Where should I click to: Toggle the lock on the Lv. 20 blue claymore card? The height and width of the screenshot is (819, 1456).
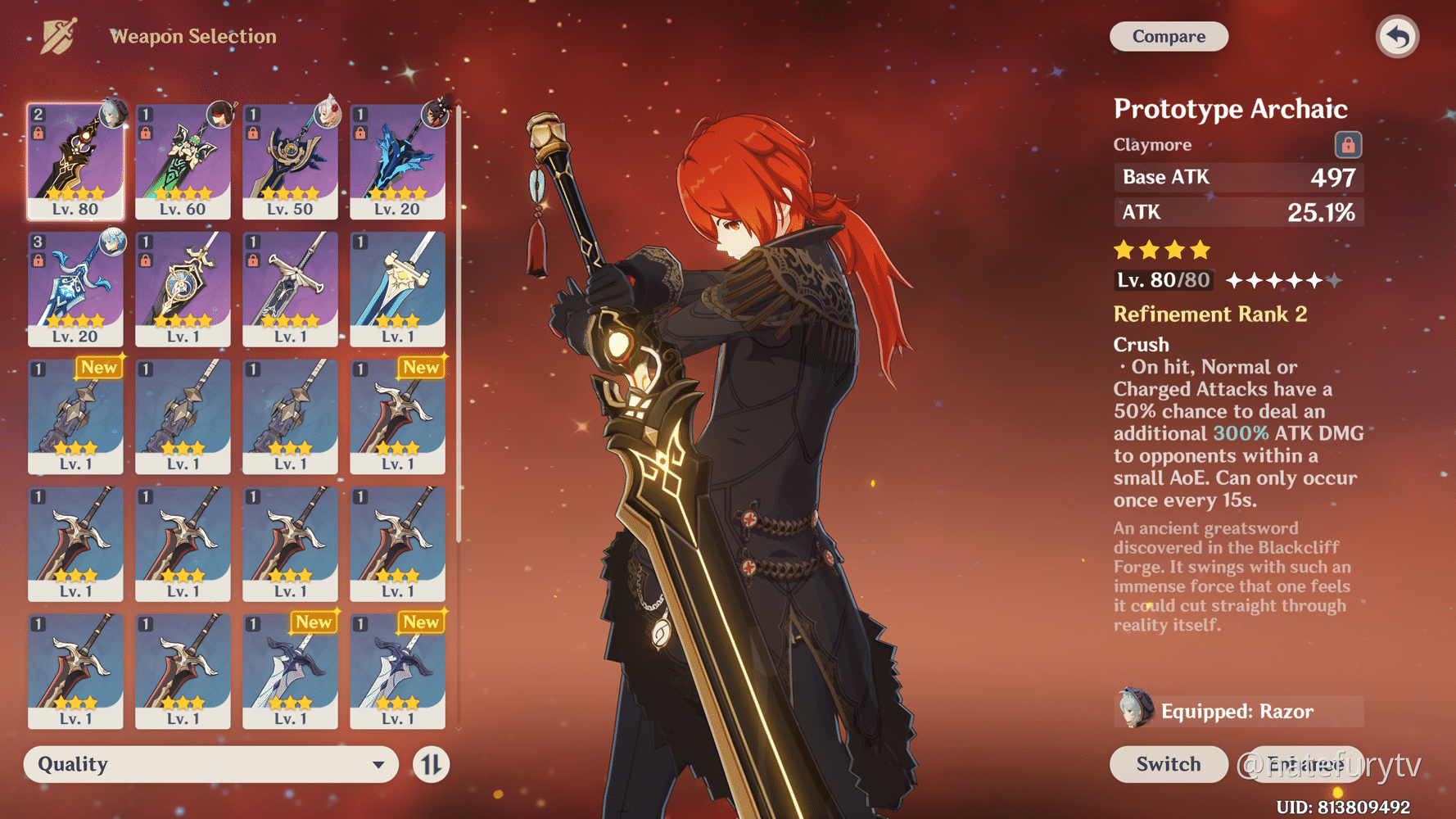[x=38, y=259]
